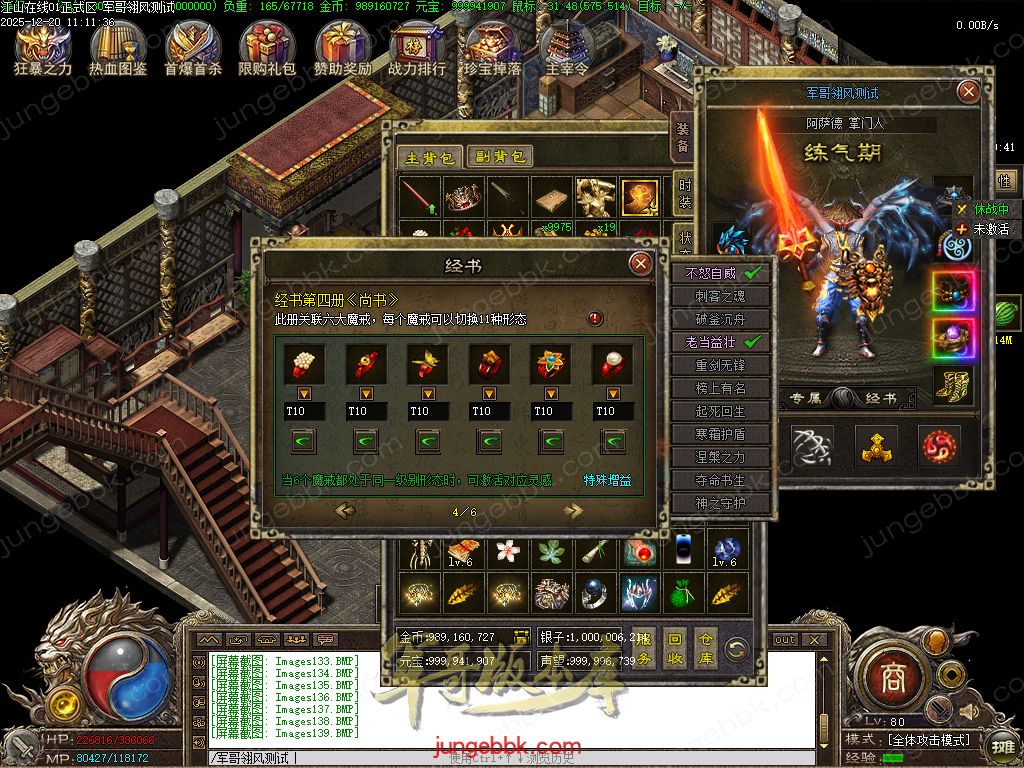Choose the 神之守护 list entry
The image size is (1024, 768).
click(x=721, y=503)
